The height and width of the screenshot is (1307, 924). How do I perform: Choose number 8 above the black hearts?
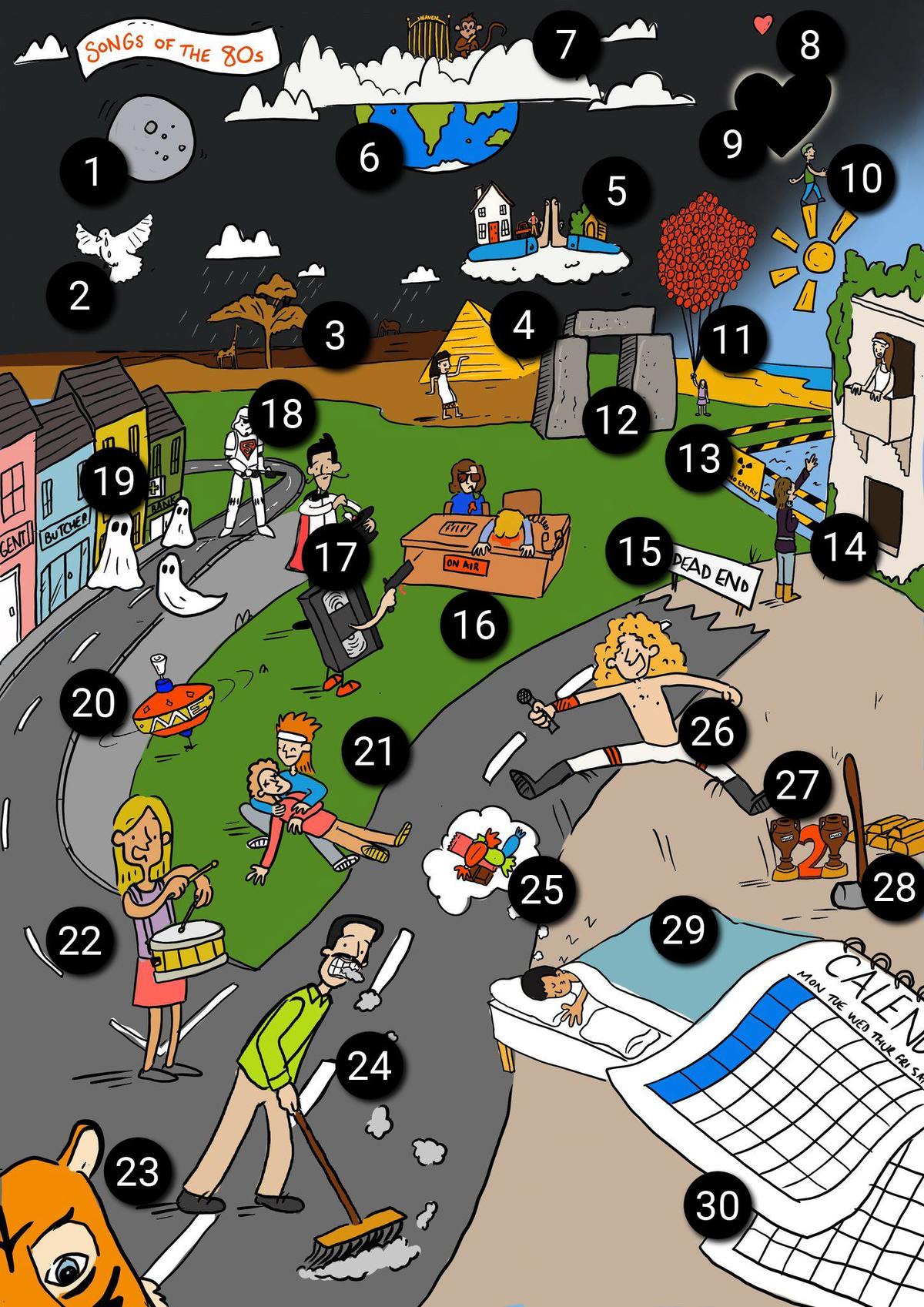809,45
